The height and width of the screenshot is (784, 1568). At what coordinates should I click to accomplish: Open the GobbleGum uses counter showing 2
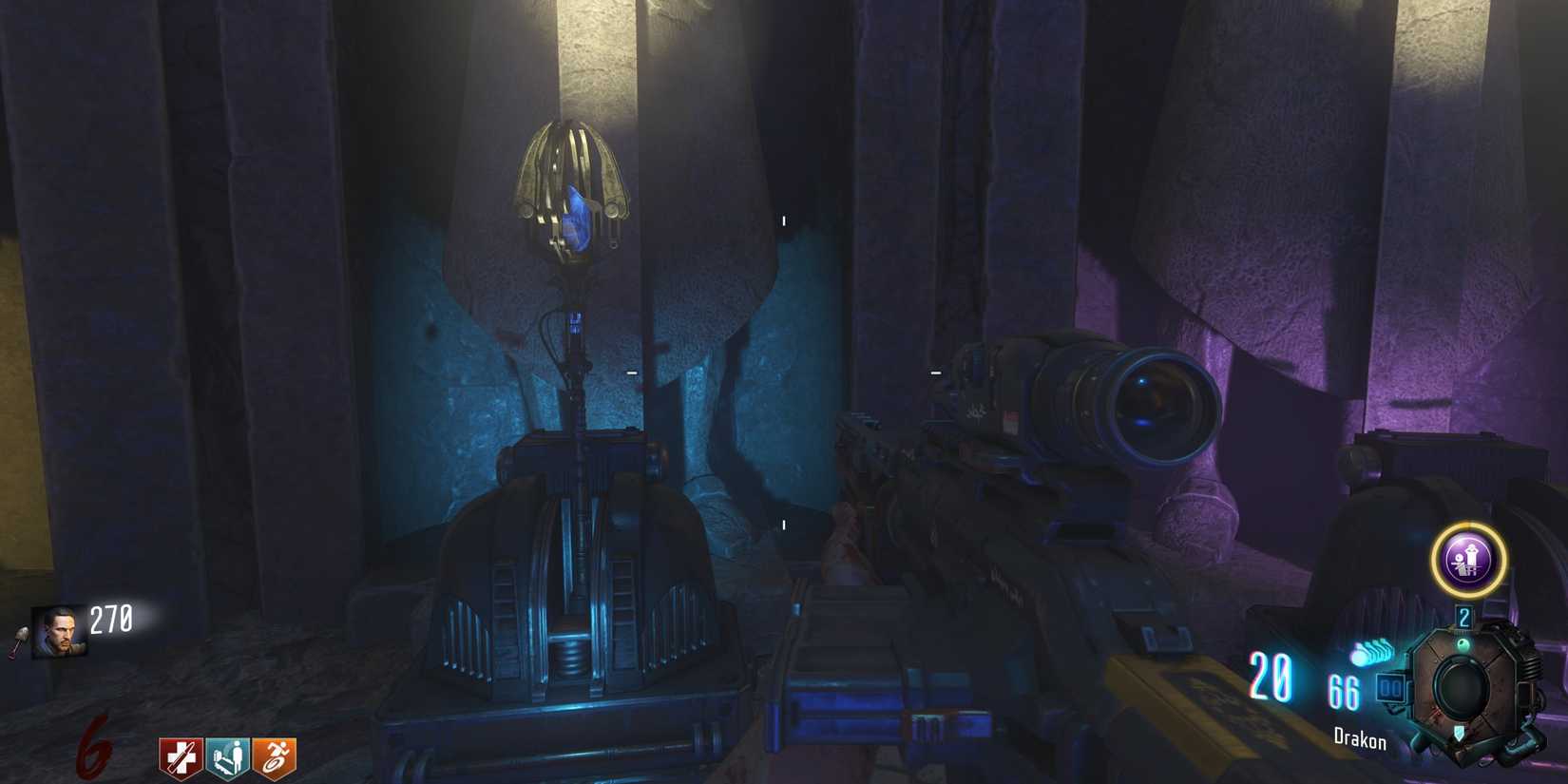pyautogui.click(x=1464, y=616)
